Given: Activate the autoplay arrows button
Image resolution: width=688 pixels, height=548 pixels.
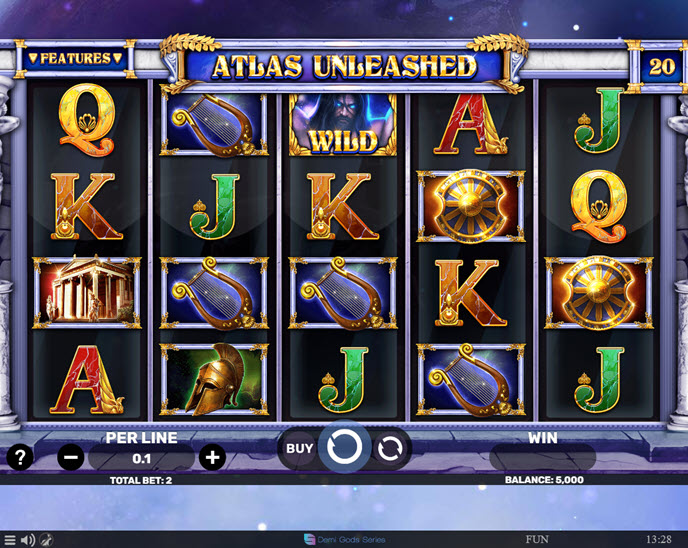Looking at the screenshot, I should (389, 449).
